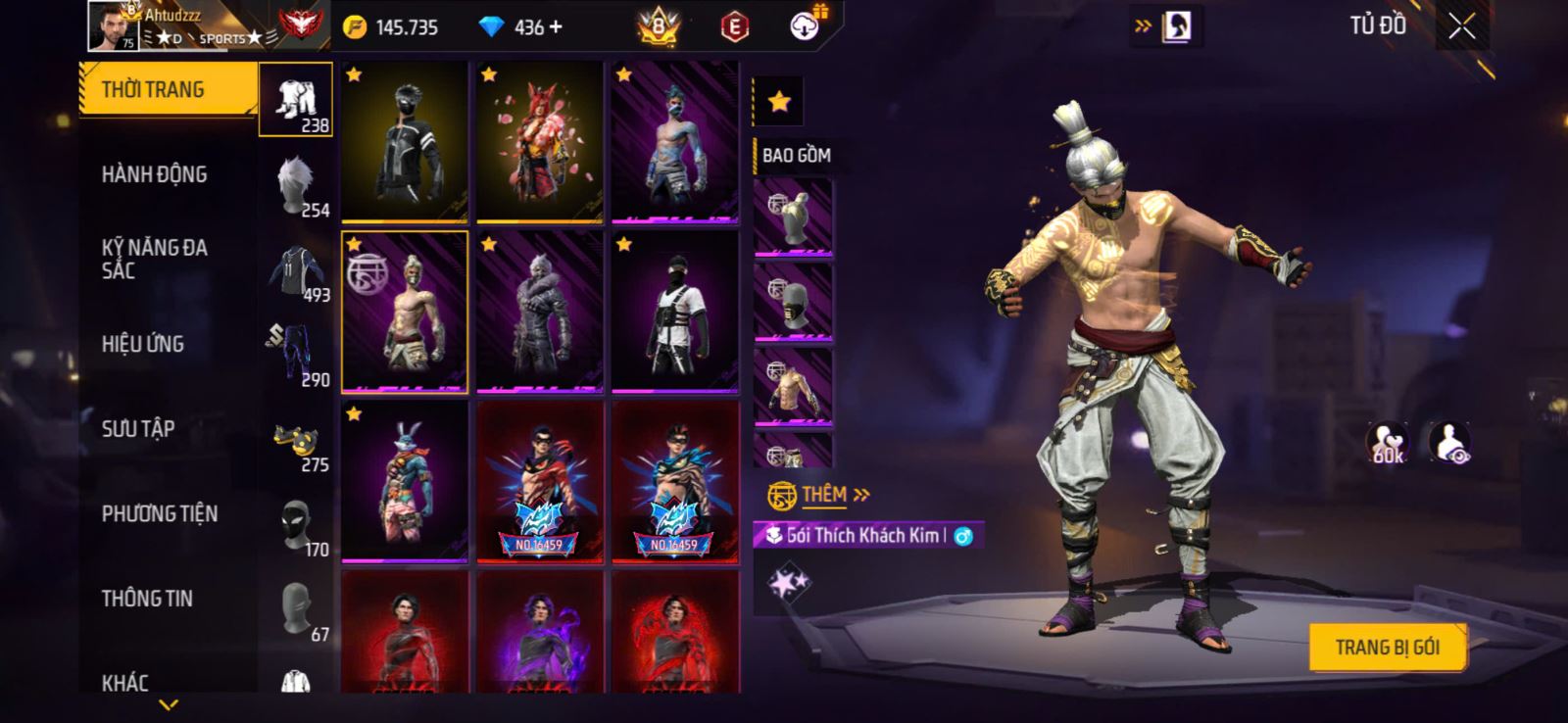The width and height of the screenshot is (1568, 723).
Task: Equip the bundle with Trang Bị Gói
Action: click(1387, 648)
